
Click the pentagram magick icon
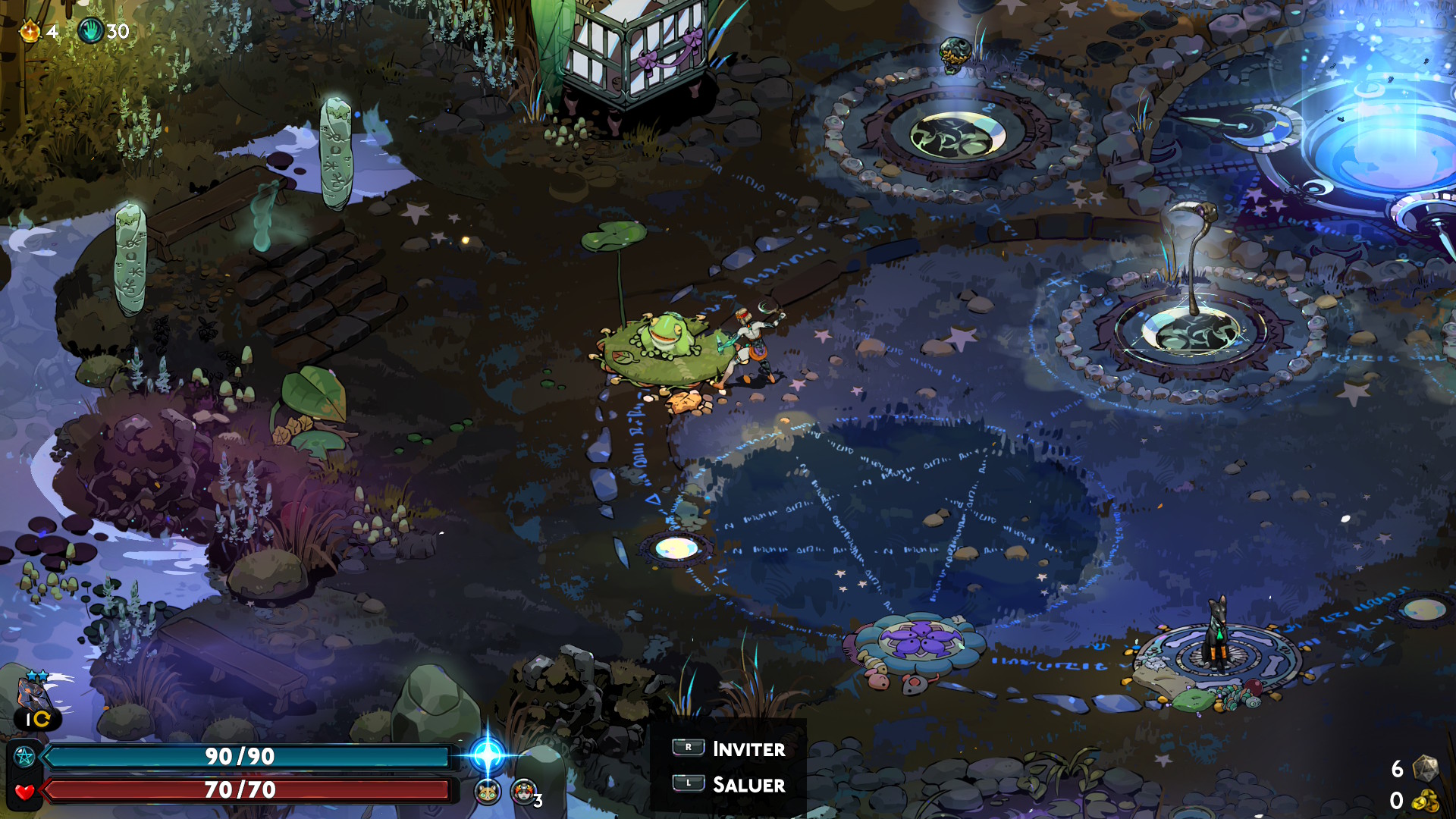tap(24, 756)
